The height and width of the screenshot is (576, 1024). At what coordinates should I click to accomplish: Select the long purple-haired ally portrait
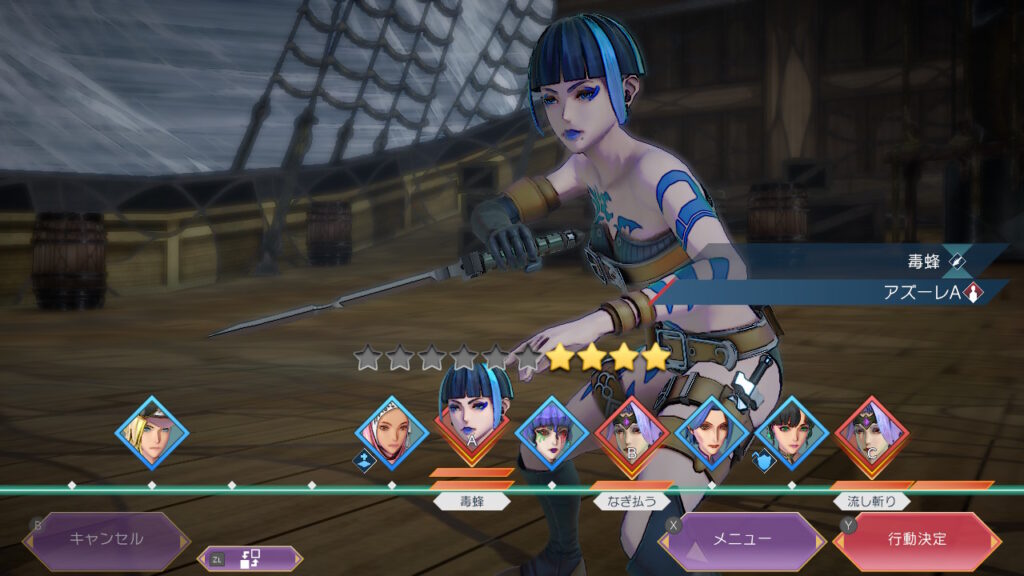coord(712,433)
